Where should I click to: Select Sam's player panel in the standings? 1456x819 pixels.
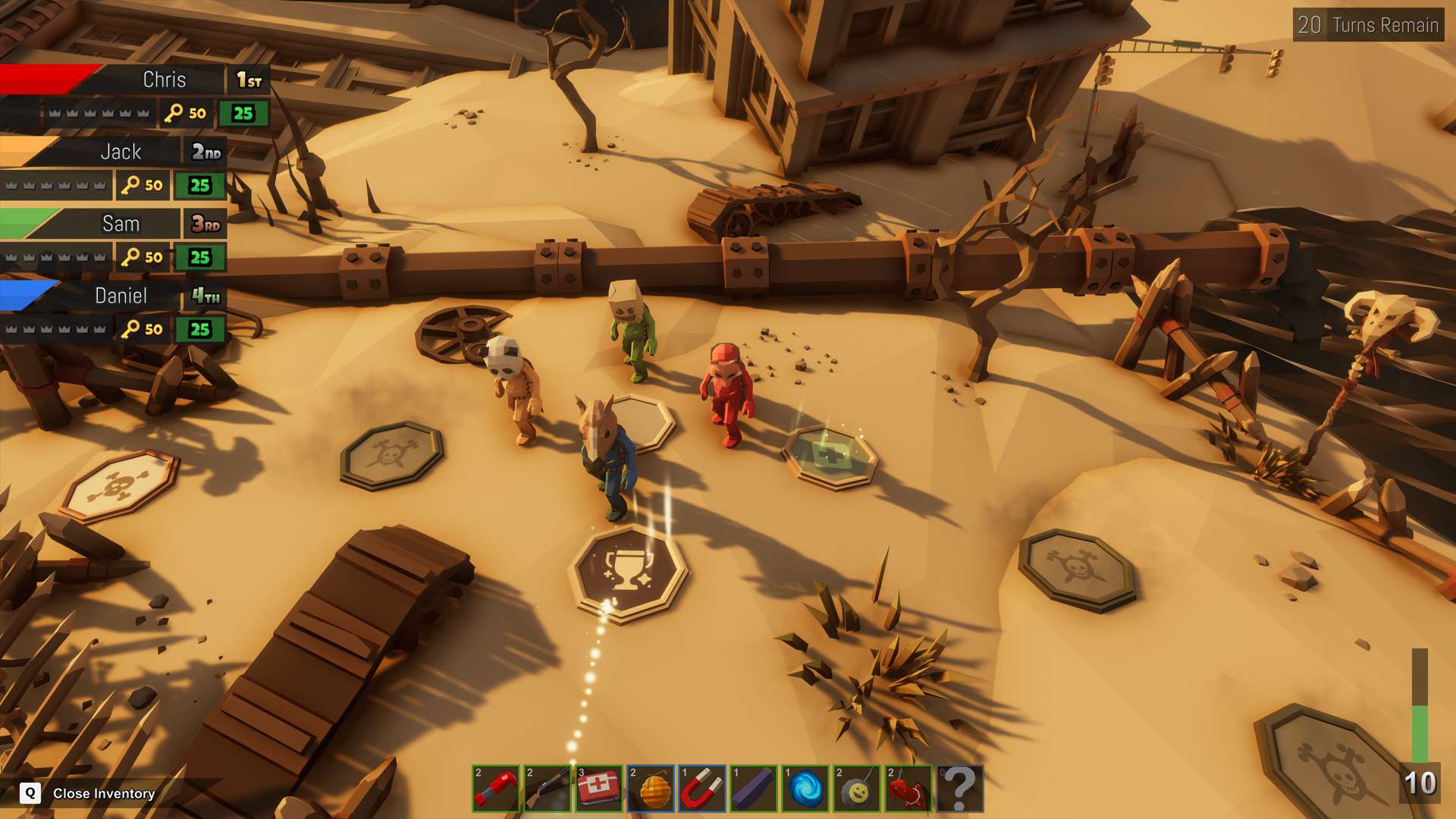121,224
